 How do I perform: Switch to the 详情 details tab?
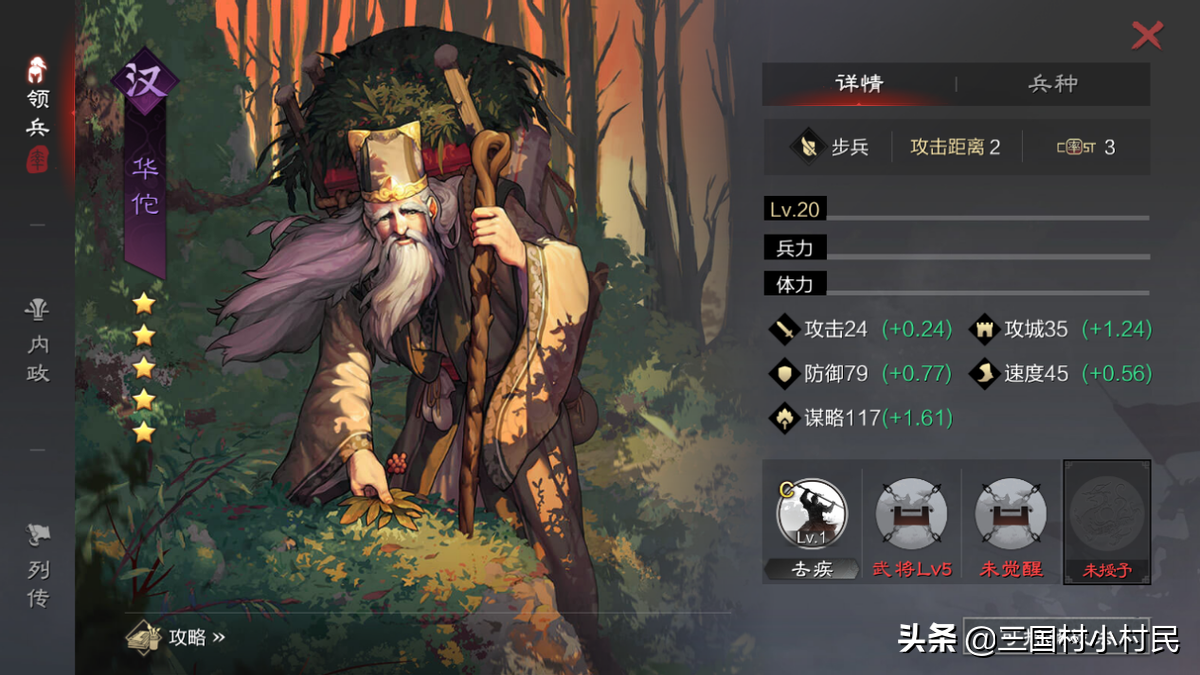click(x=859, y=84)
